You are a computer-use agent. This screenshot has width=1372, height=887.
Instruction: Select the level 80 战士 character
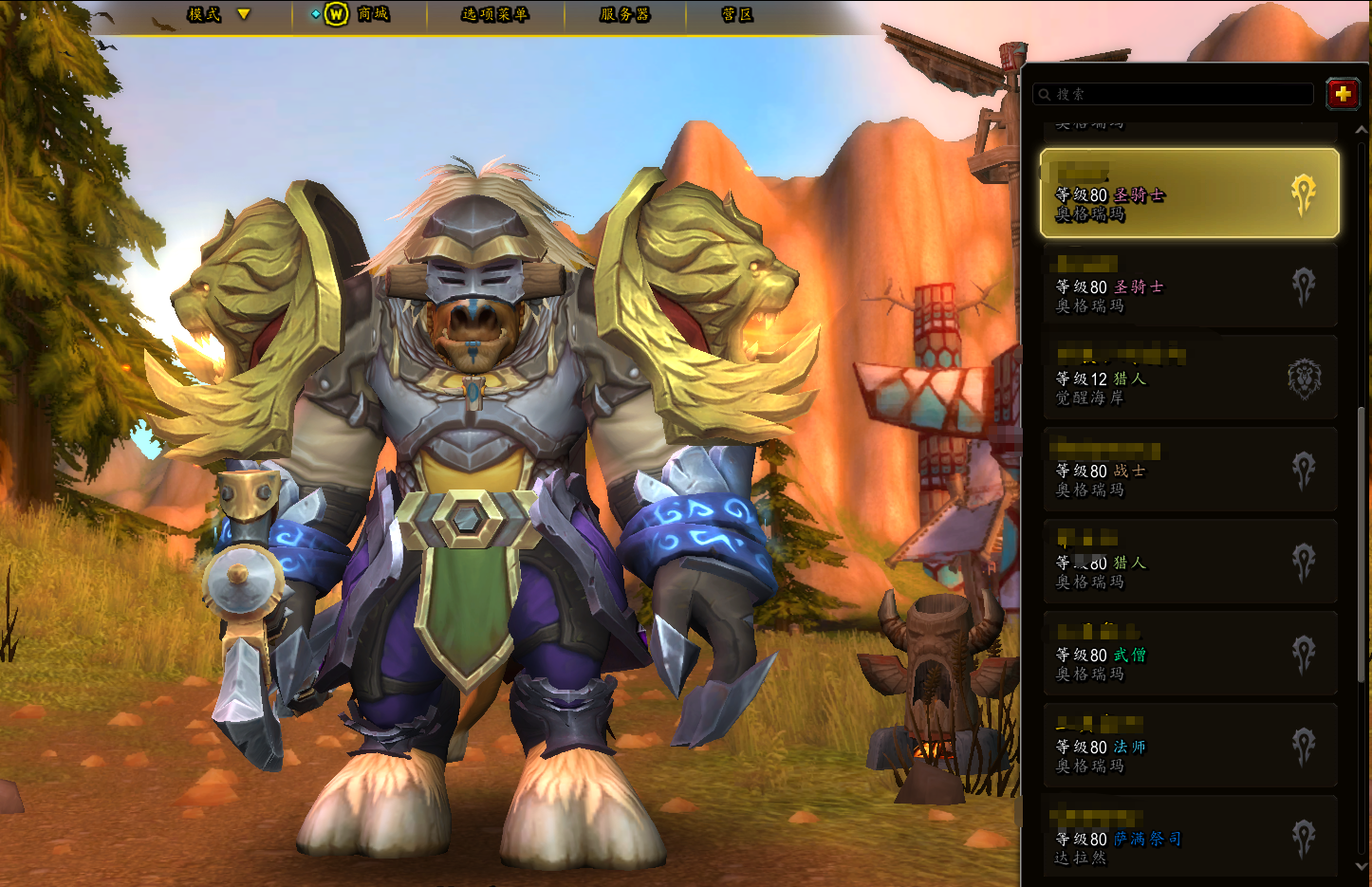[1189, 470]
